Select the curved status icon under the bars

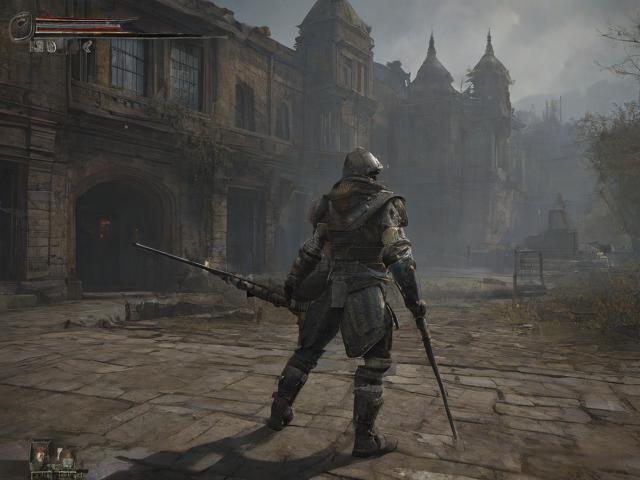pyautogui.click(x=87, y=45)
